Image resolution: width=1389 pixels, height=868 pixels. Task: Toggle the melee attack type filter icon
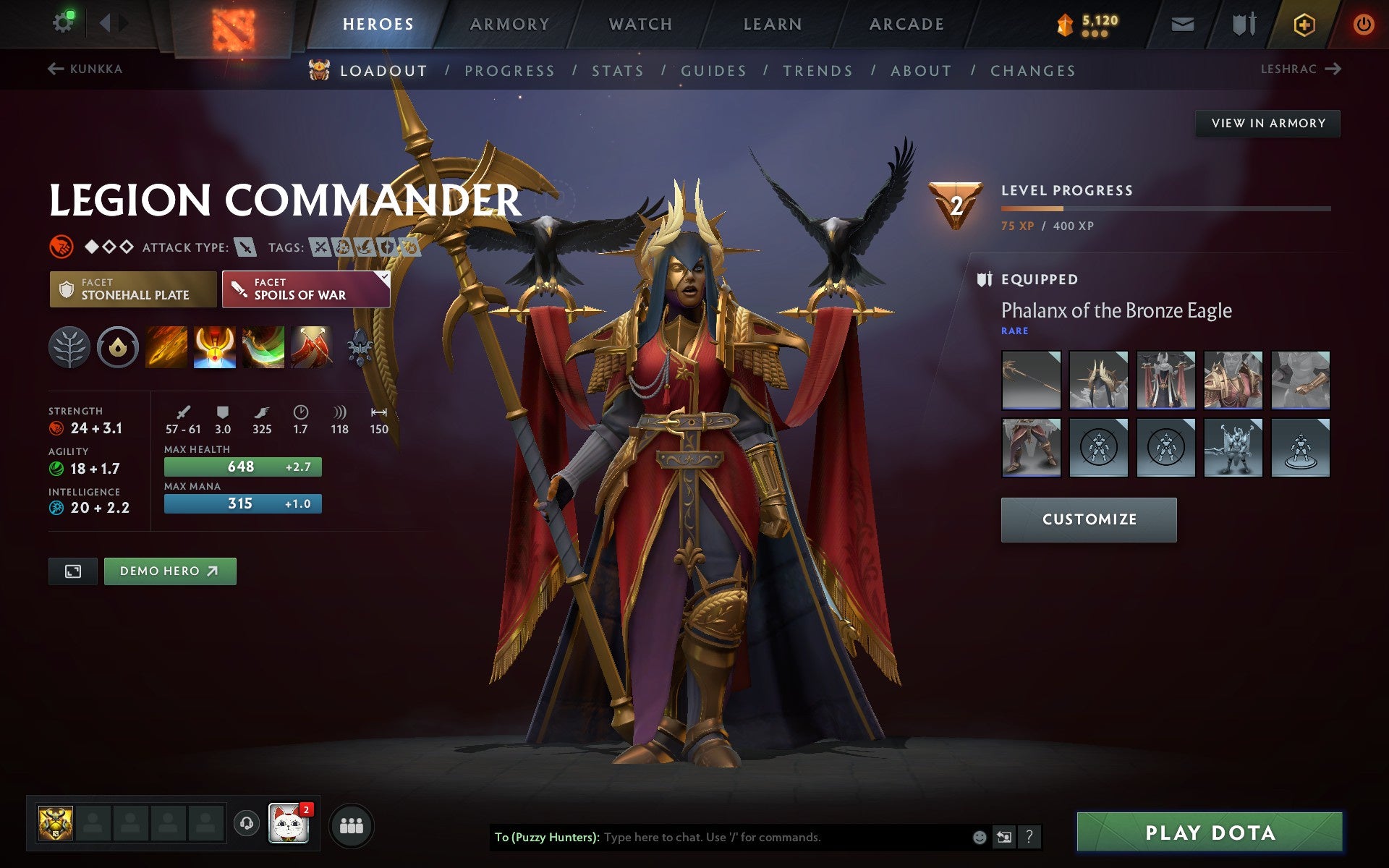click(x=247, y=247)
